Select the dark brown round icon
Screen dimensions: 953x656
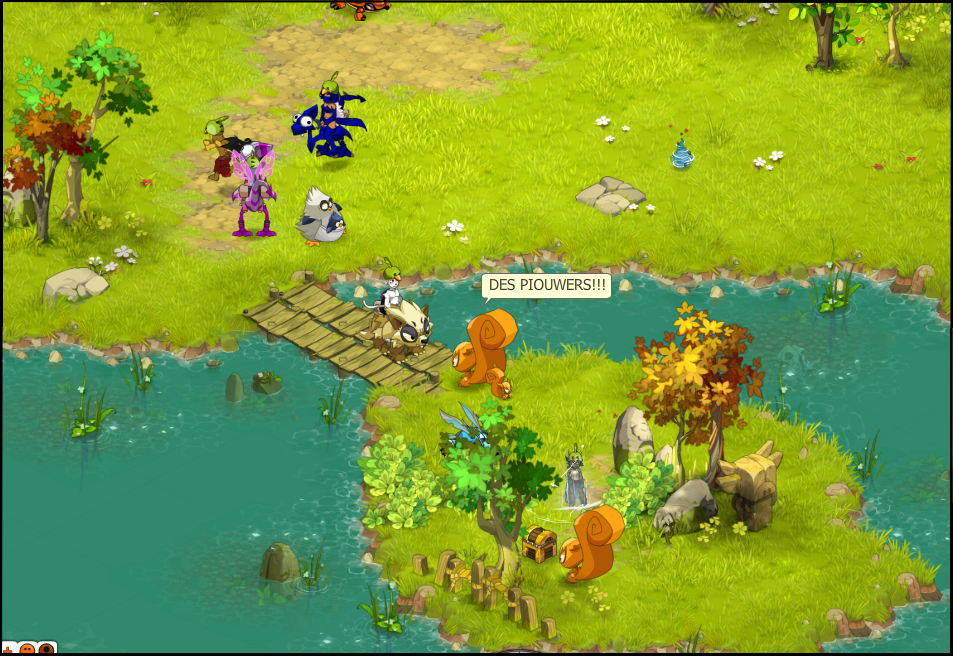46,650
